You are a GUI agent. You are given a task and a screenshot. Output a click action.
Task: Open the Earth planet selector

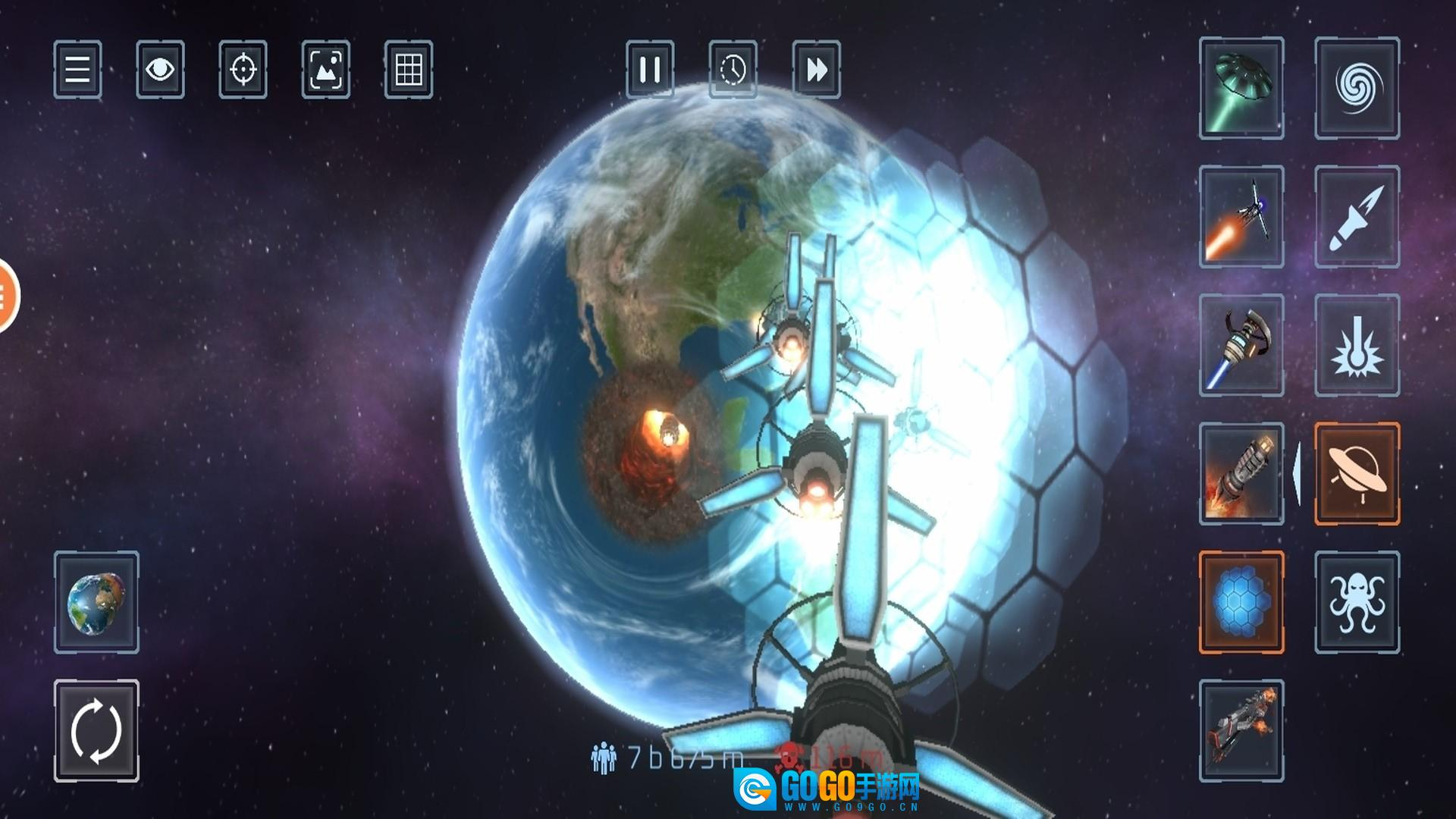tap(96, 602)
